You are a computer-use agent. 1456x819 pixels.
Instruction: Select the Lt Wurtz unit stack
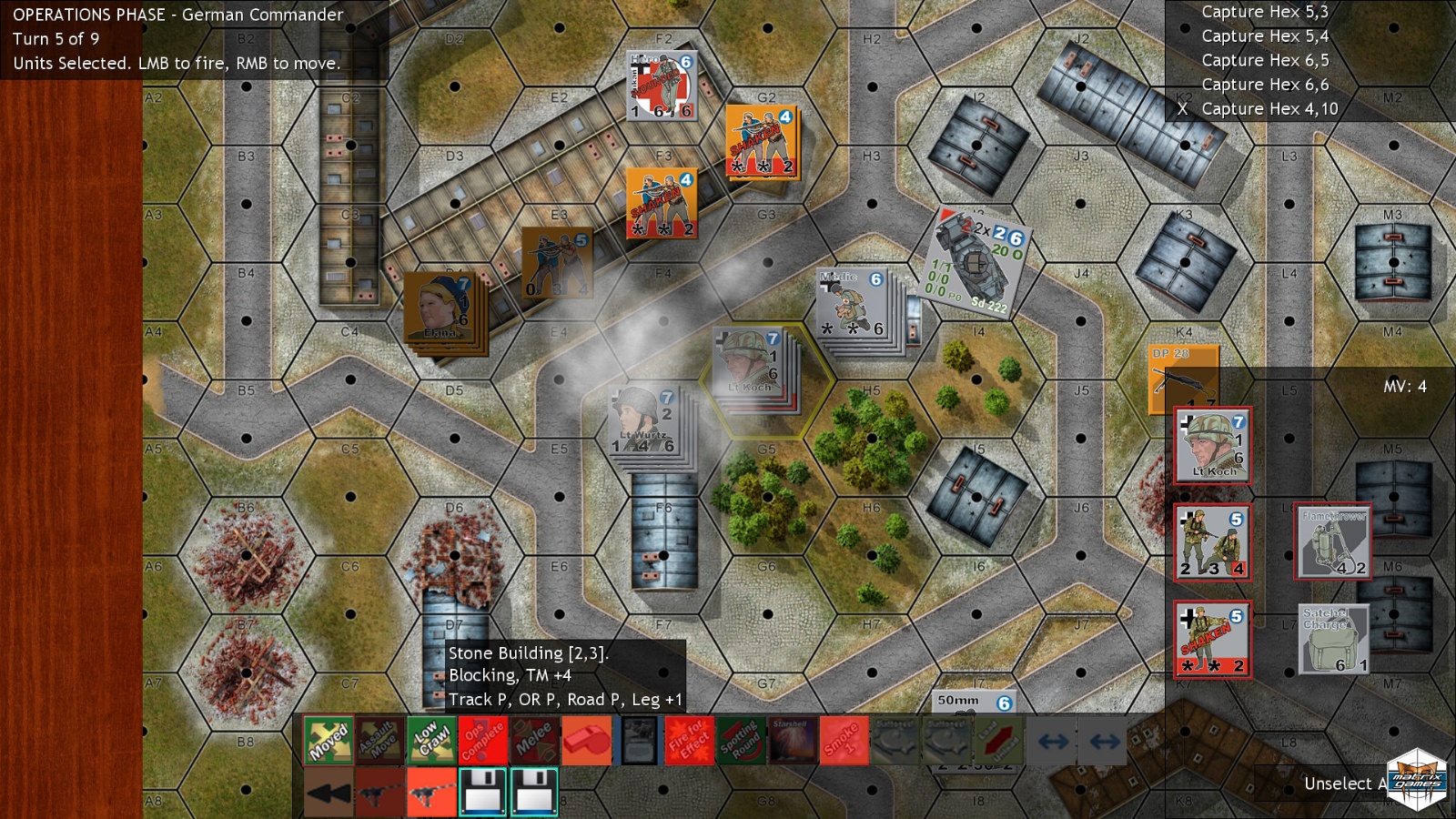coord(646,421)
